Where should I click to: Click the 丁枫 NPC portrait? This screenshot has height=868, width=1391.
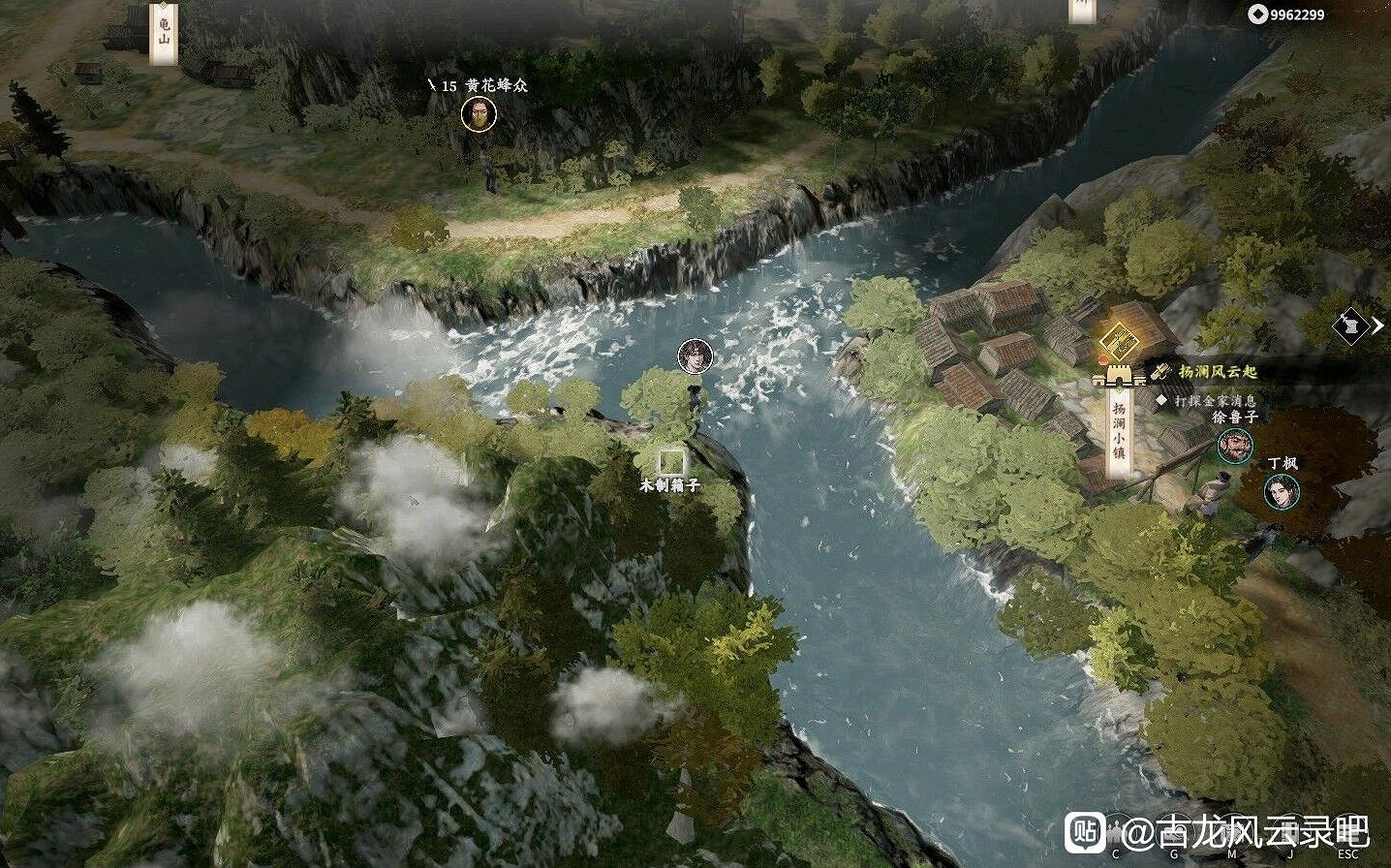(x=1282, y=492)
